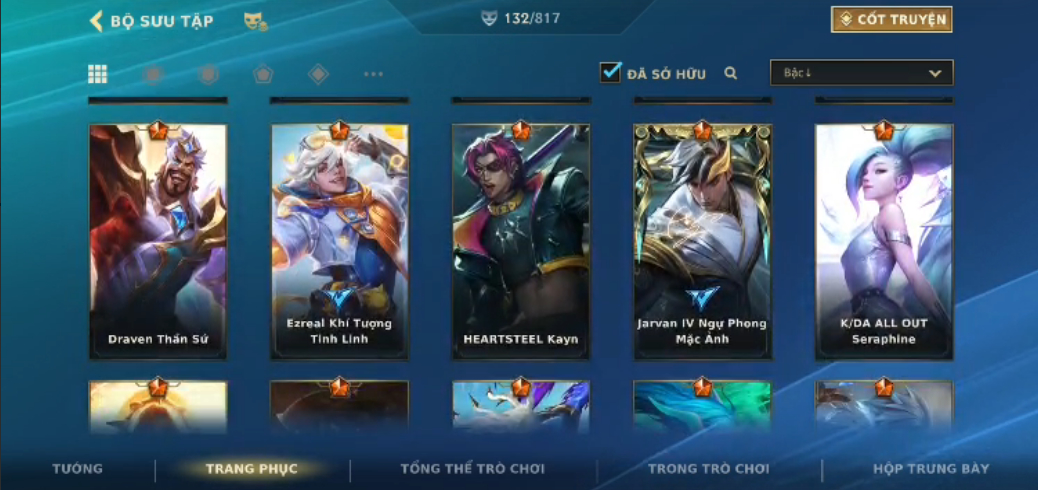
Task: Go to the Hộp Trưng Bày tab
Action: click(931, 468)
